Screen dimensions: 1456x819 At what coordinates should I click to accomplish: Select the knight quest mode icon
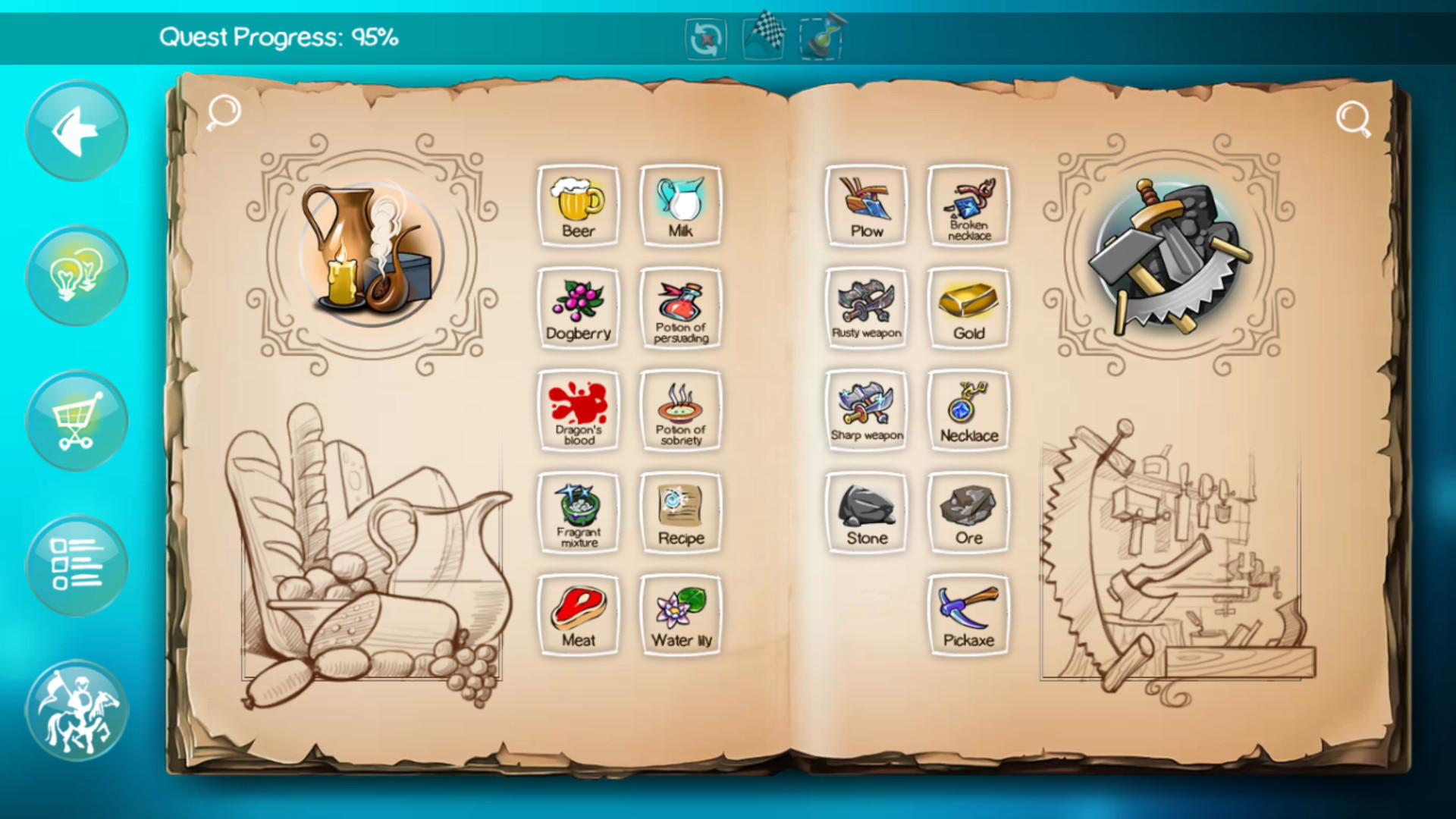(x=76, y=709)
